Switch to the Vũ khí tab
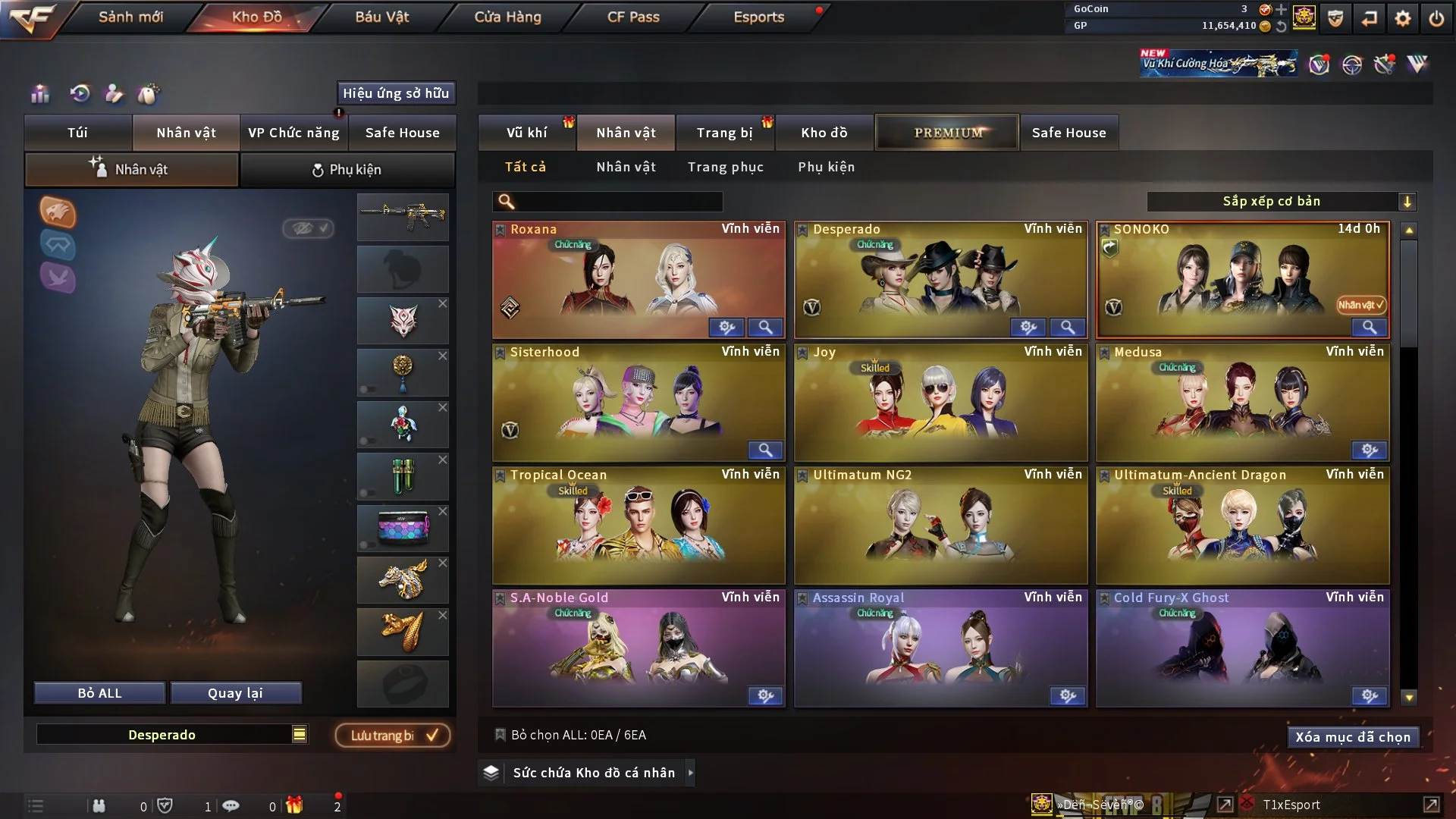This screenshot has height=819, width=1456. (x=526, y=133)
